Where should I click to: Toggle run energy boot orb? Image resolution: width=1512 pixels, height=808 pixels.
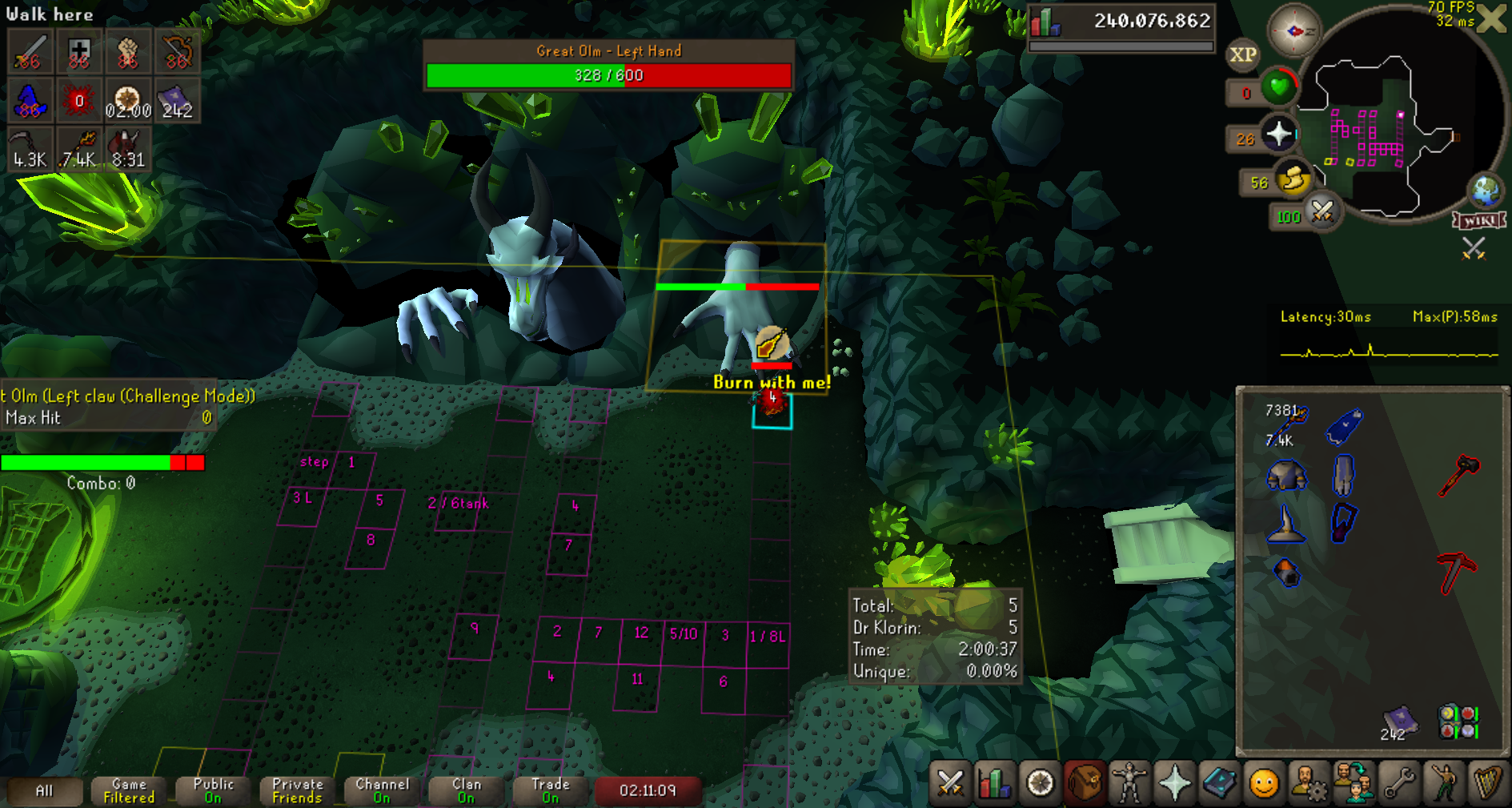(1293, 179)
